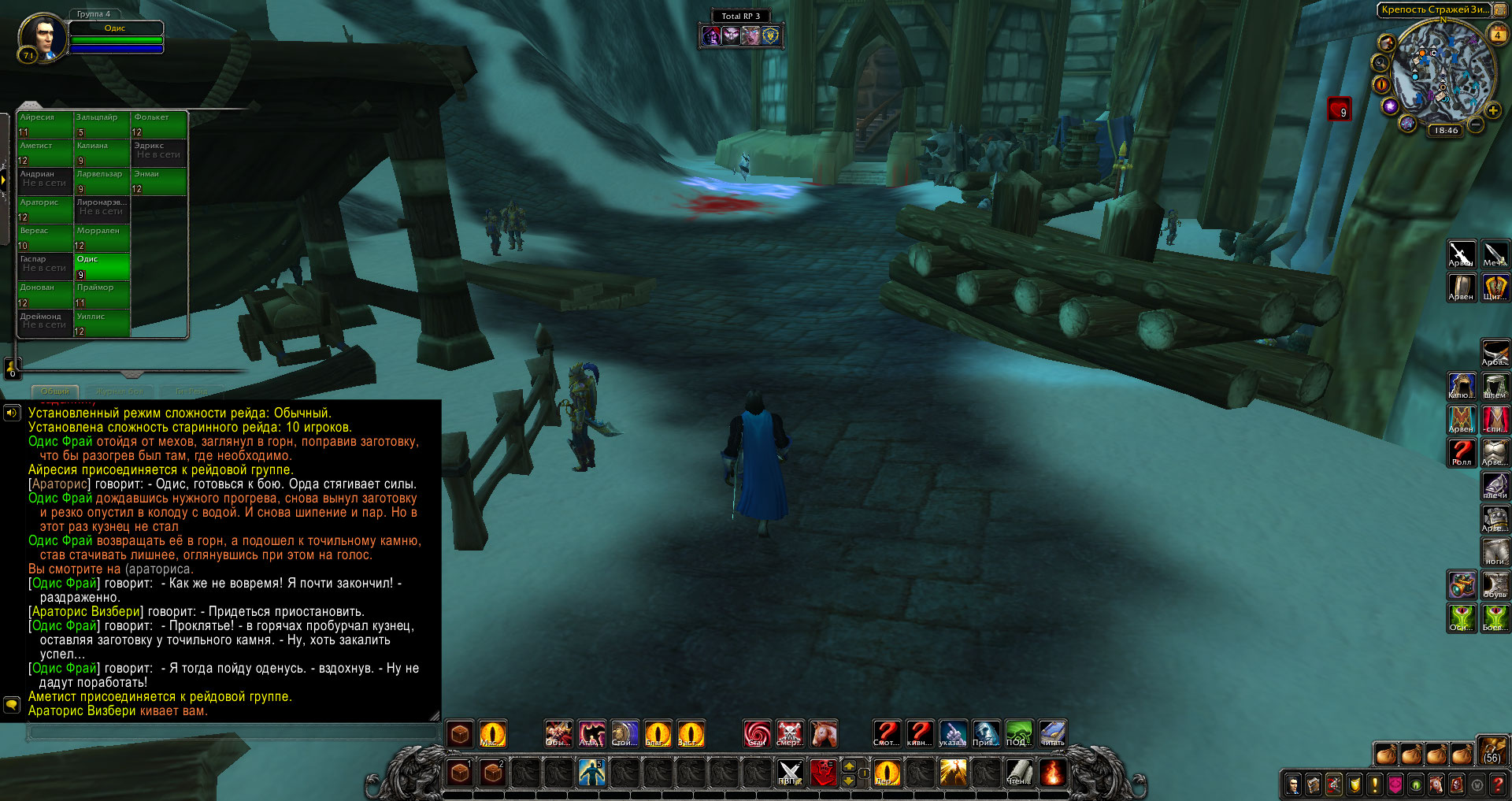This screenshot has width=1512, height=801.
Task: Open the character info micro button
Action: (x=1293, y=784)
